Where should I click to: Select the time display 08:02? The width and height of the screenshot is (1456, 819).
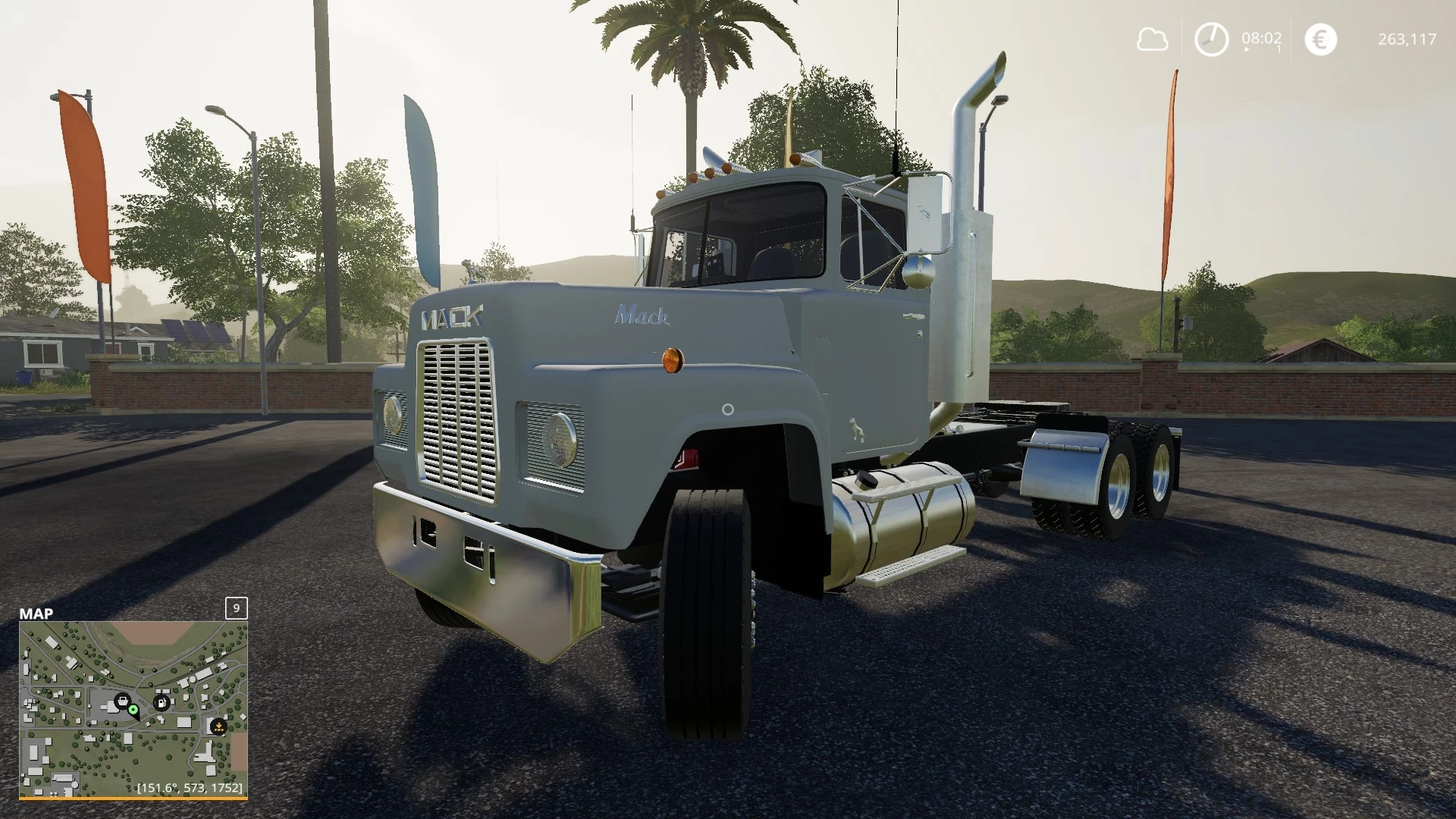click(x=1261, y=37)
